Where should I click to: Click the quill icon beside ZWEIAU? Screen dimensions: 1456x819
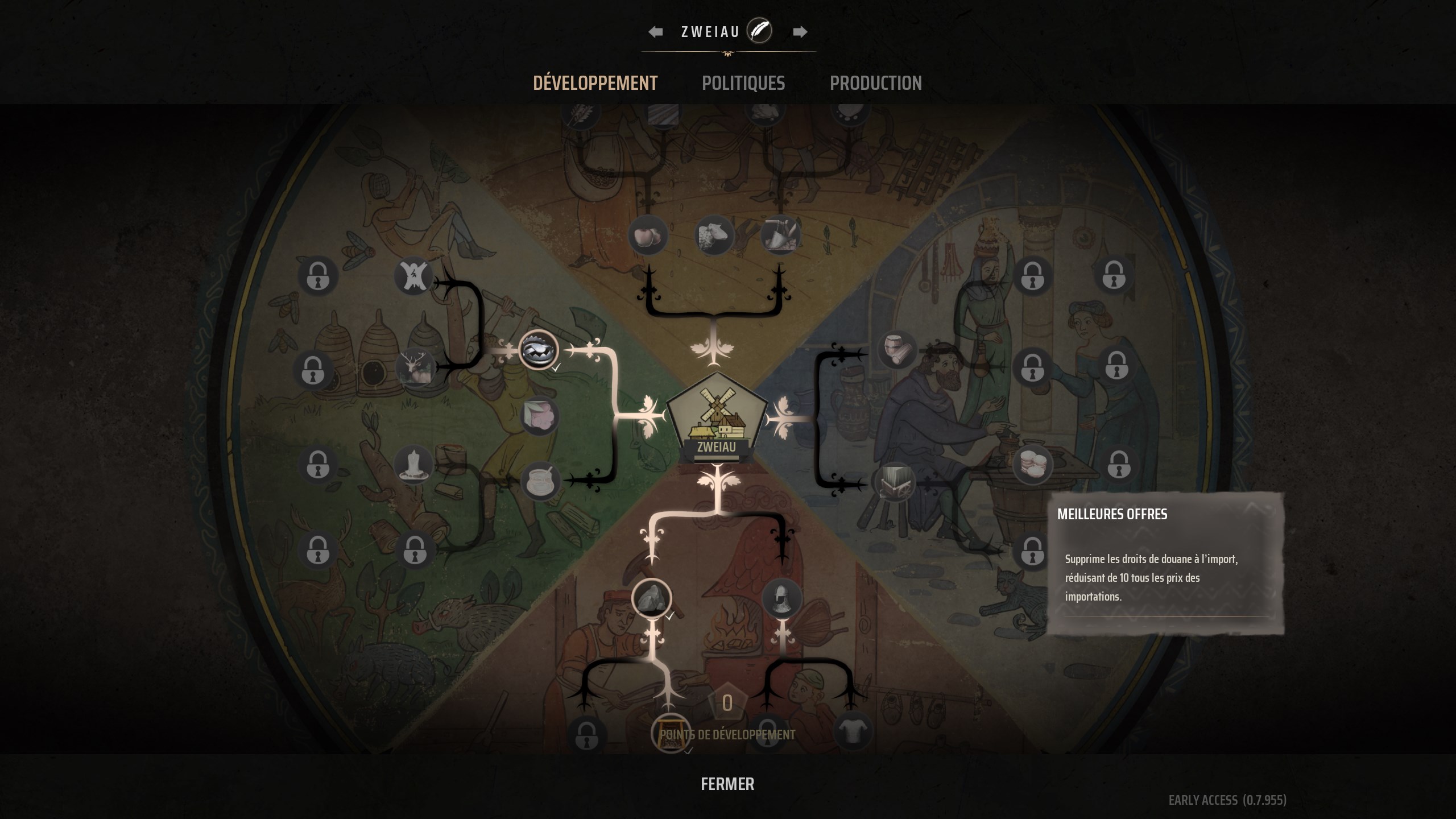coord(759,31)
